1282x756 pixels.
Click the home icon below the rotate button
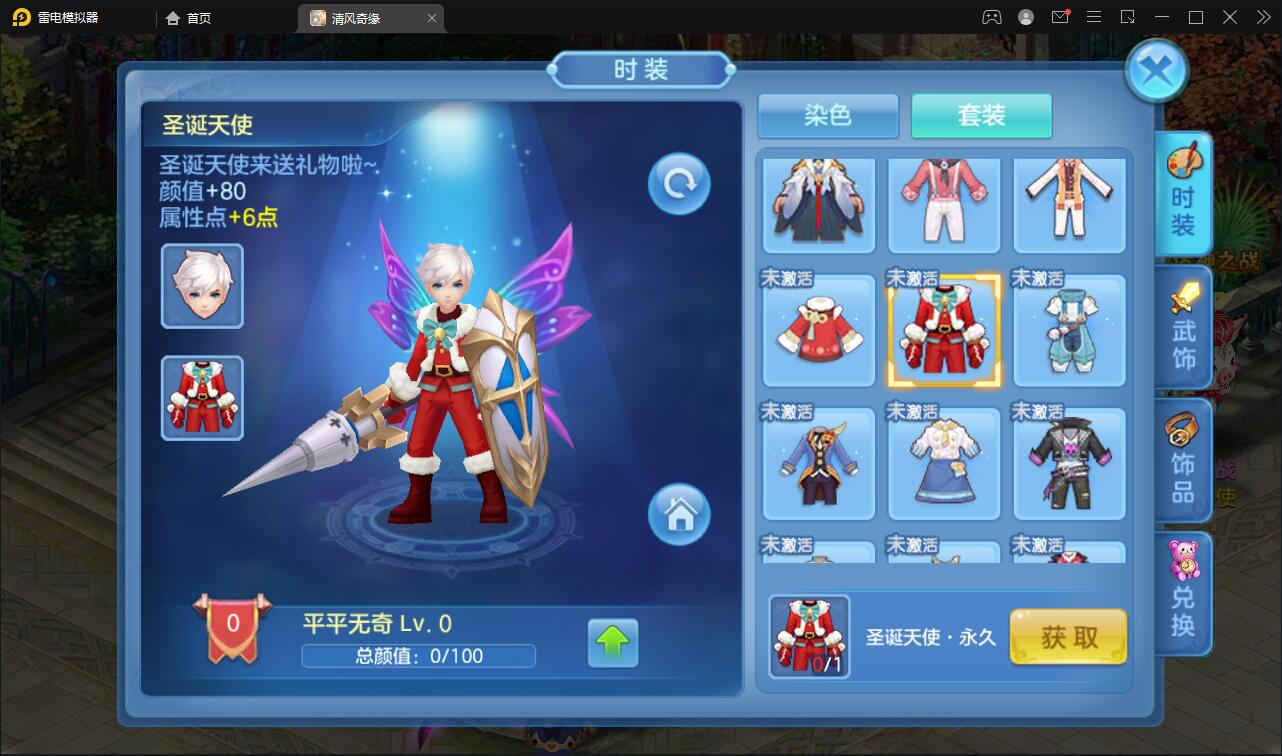[x=678, y=515]
